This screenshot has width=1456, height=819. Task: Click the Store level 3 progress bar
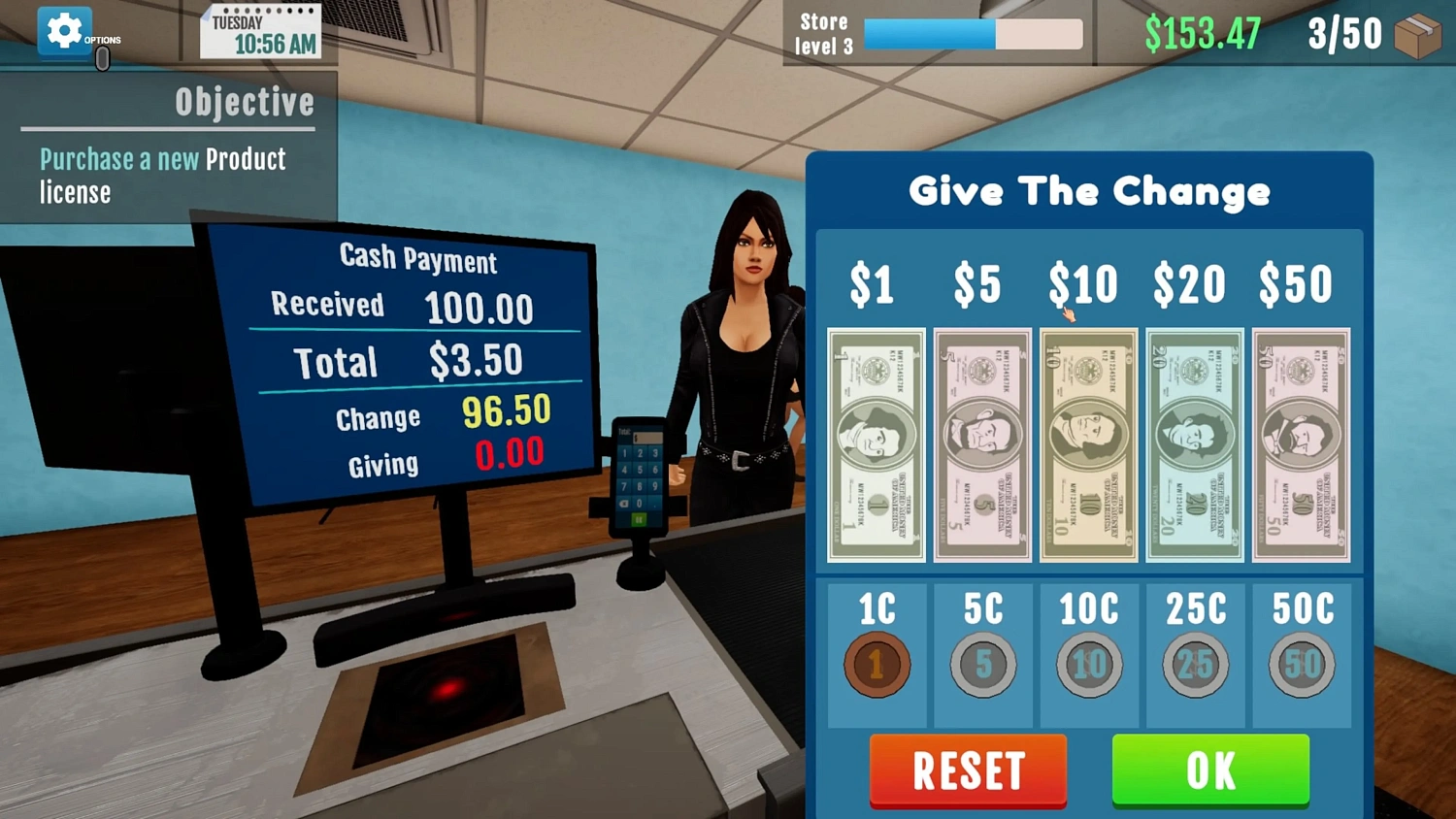click(971, 34)
